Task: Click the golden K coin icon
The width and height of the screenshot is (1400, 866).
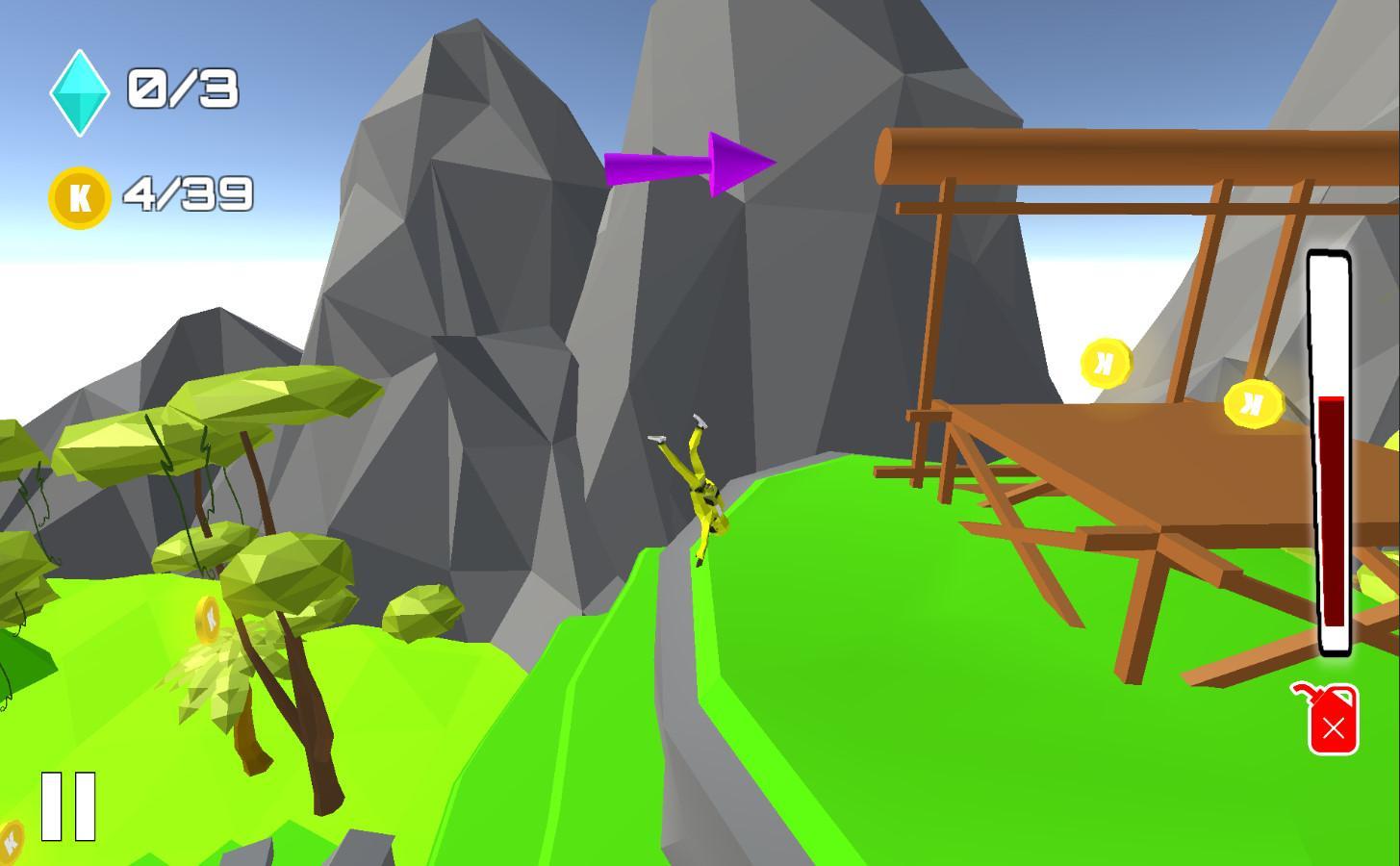Action: tap(79, 195)
